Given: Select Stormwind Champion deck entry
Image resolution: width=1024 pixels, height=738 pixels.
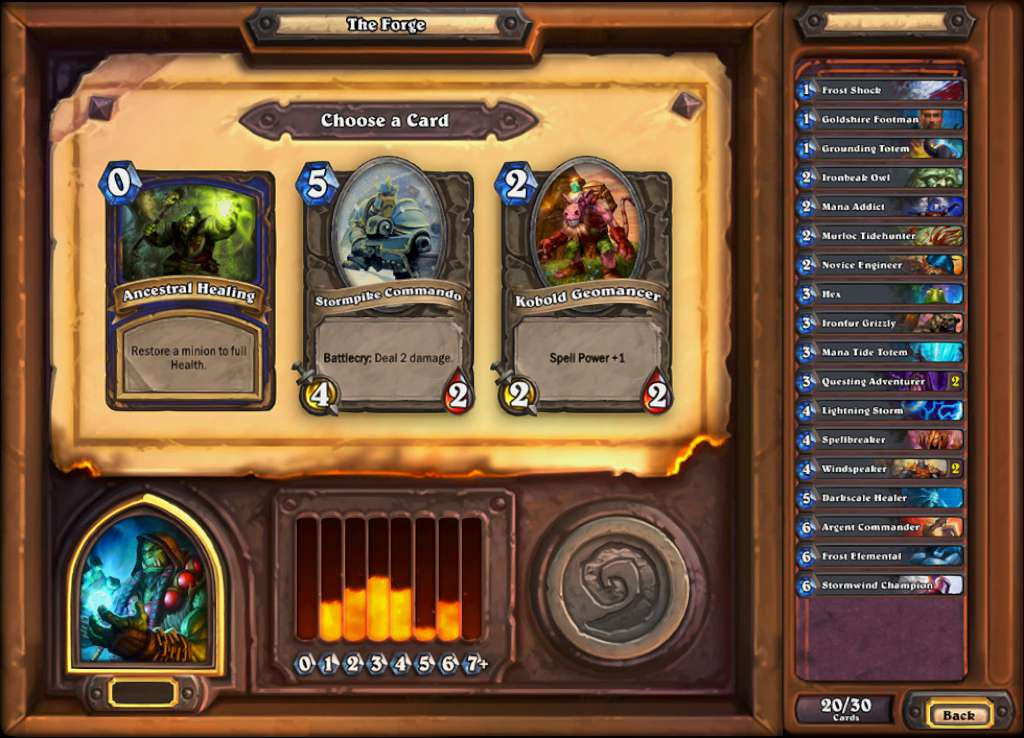Looking at the screenshot, I should (x=880, y=585).
